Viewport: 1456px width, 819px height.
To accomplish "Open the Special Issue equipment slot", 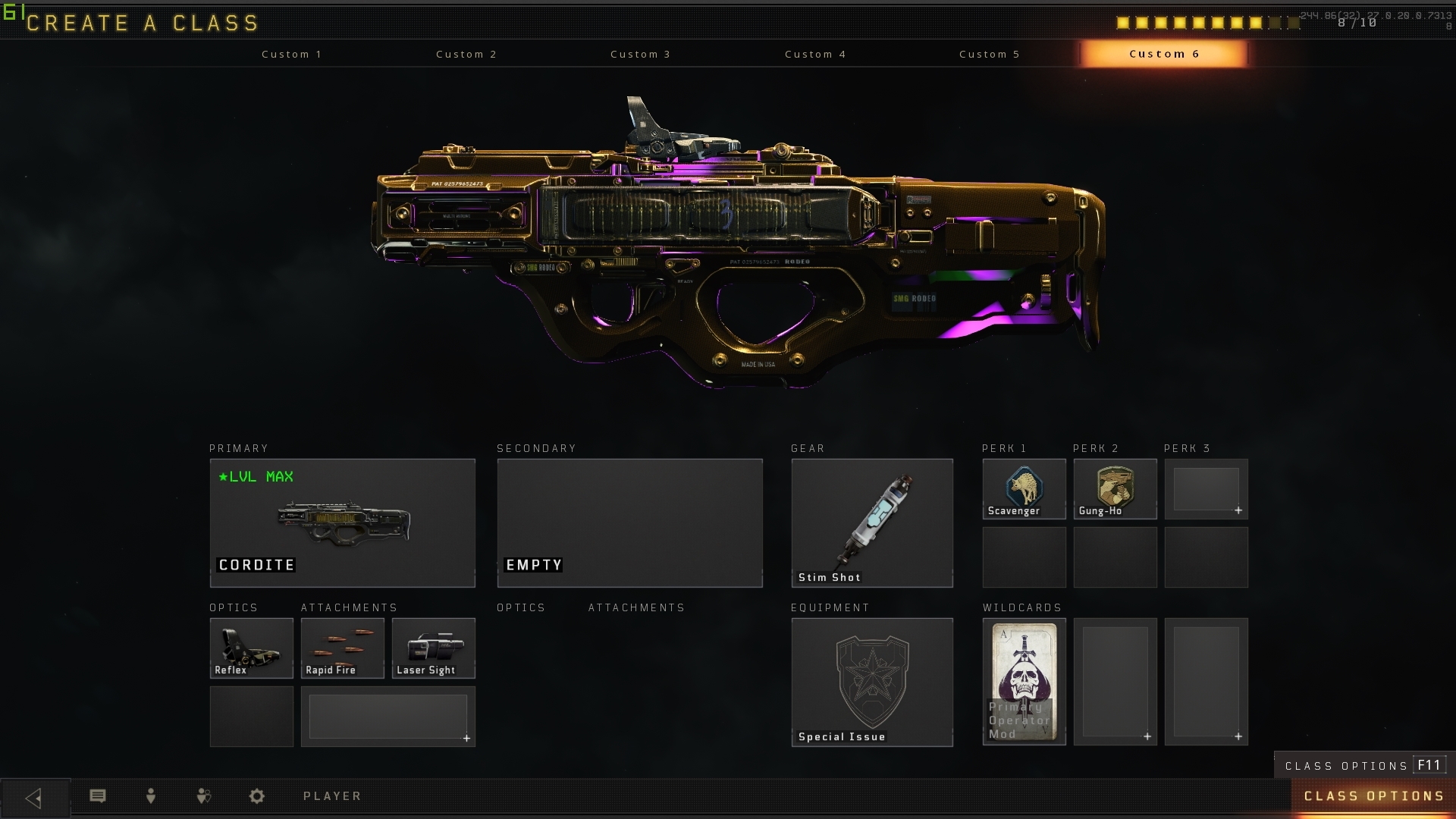I will [871, 682].
